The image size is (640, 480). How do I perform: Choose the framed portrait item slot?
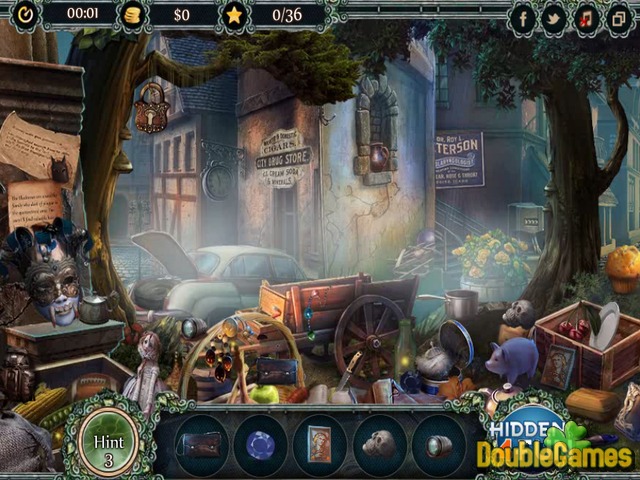319,444
